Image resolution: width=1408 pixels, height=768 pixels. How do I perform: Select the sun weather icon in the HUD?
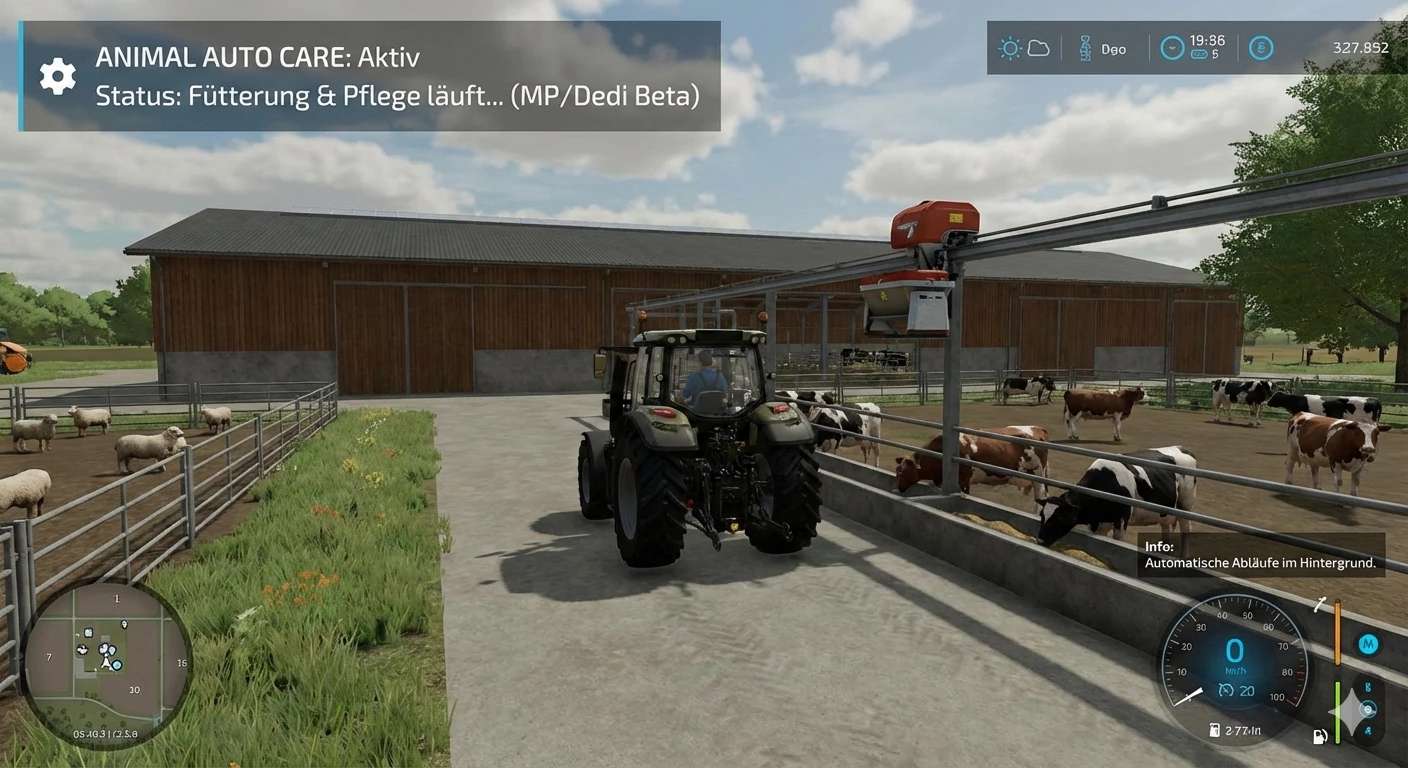[1011, 48]
